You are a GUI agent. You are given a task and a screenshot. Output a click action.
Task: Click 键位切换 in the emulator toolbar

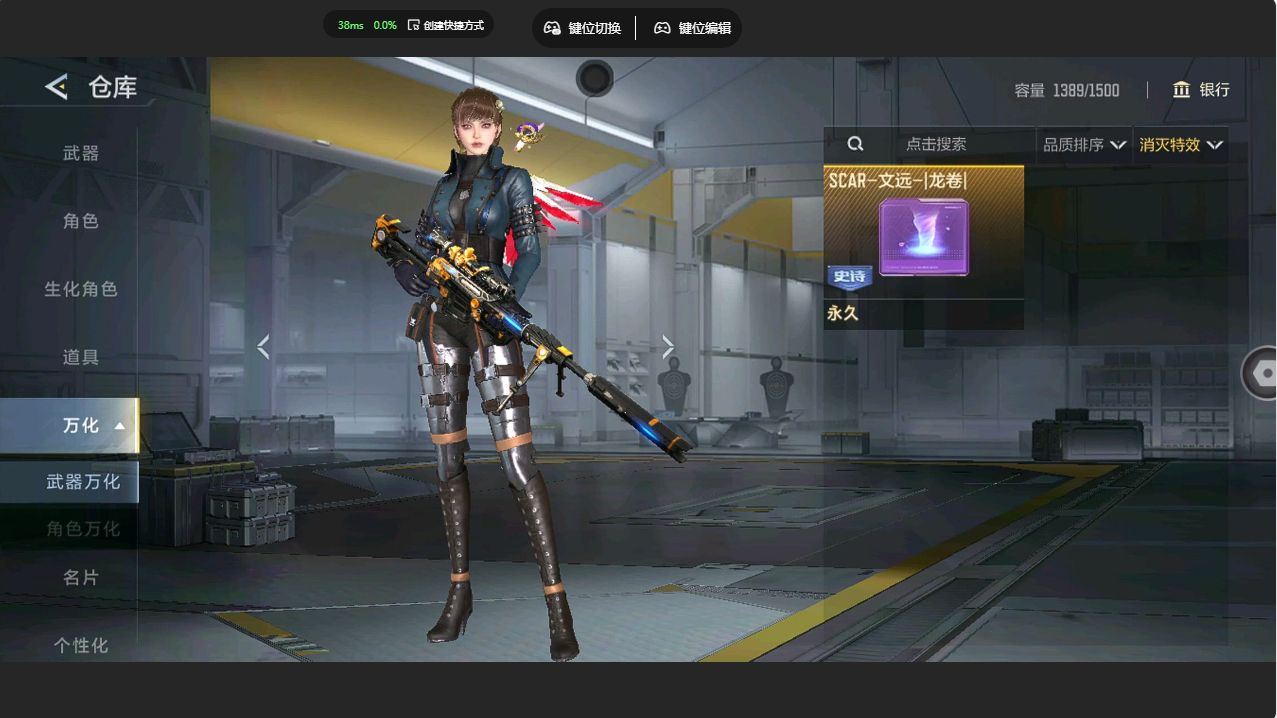pyautogui.click(x=583, y=28)
